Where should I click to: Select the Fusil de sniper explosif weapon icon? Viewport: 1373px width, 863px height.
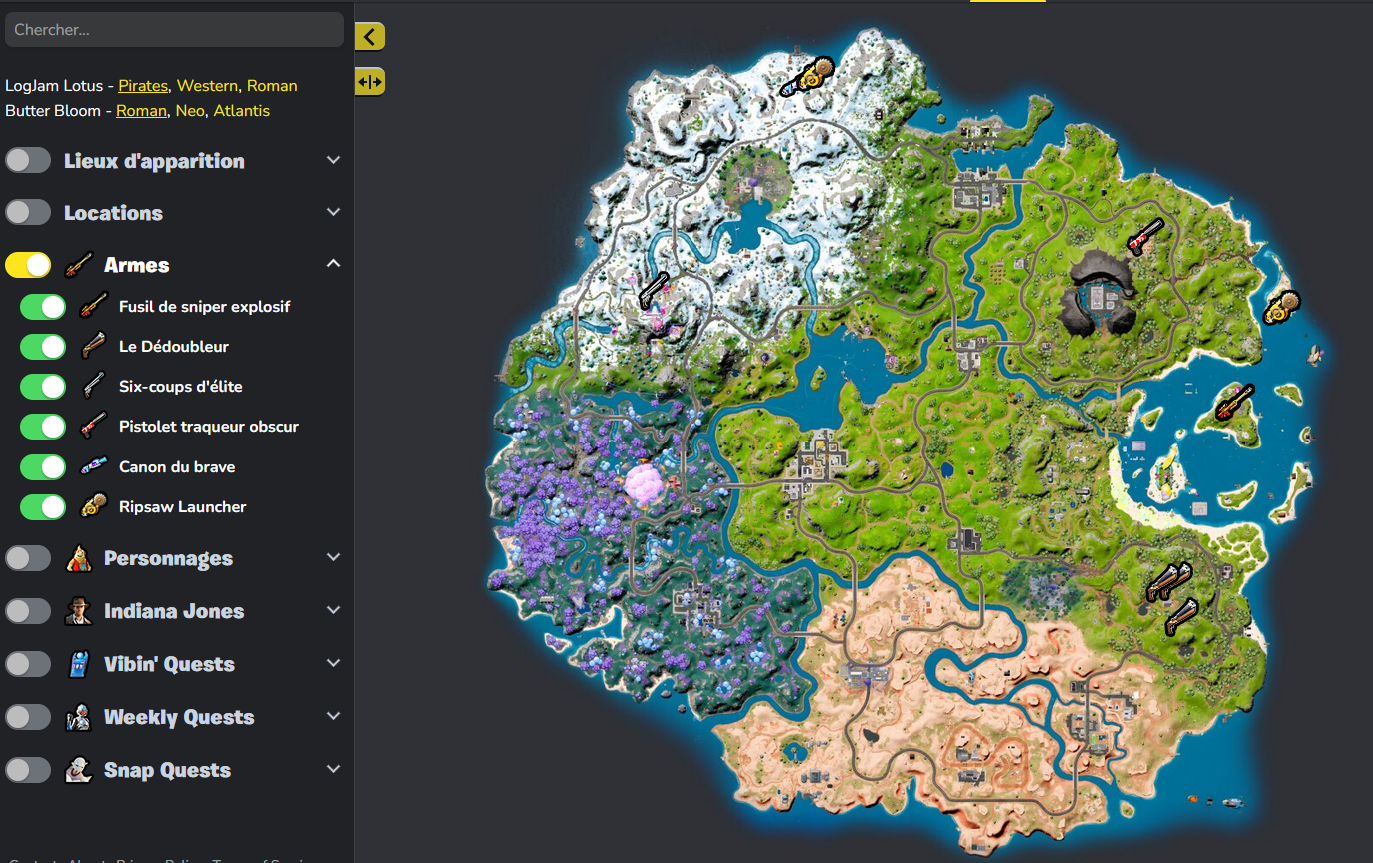pos(93,307)
